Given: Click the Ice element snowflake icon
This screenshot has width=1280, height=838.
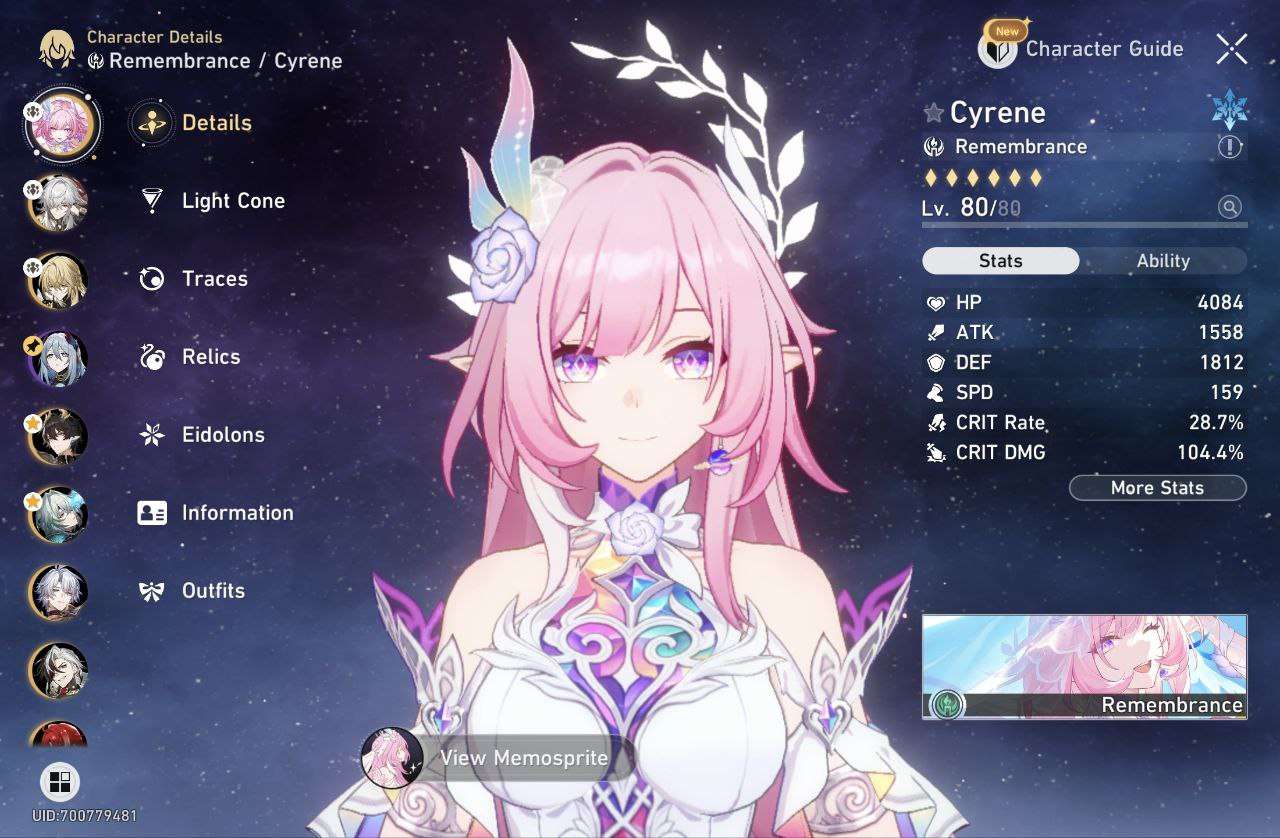Looking at the screenshot, I should point(1229,110).
